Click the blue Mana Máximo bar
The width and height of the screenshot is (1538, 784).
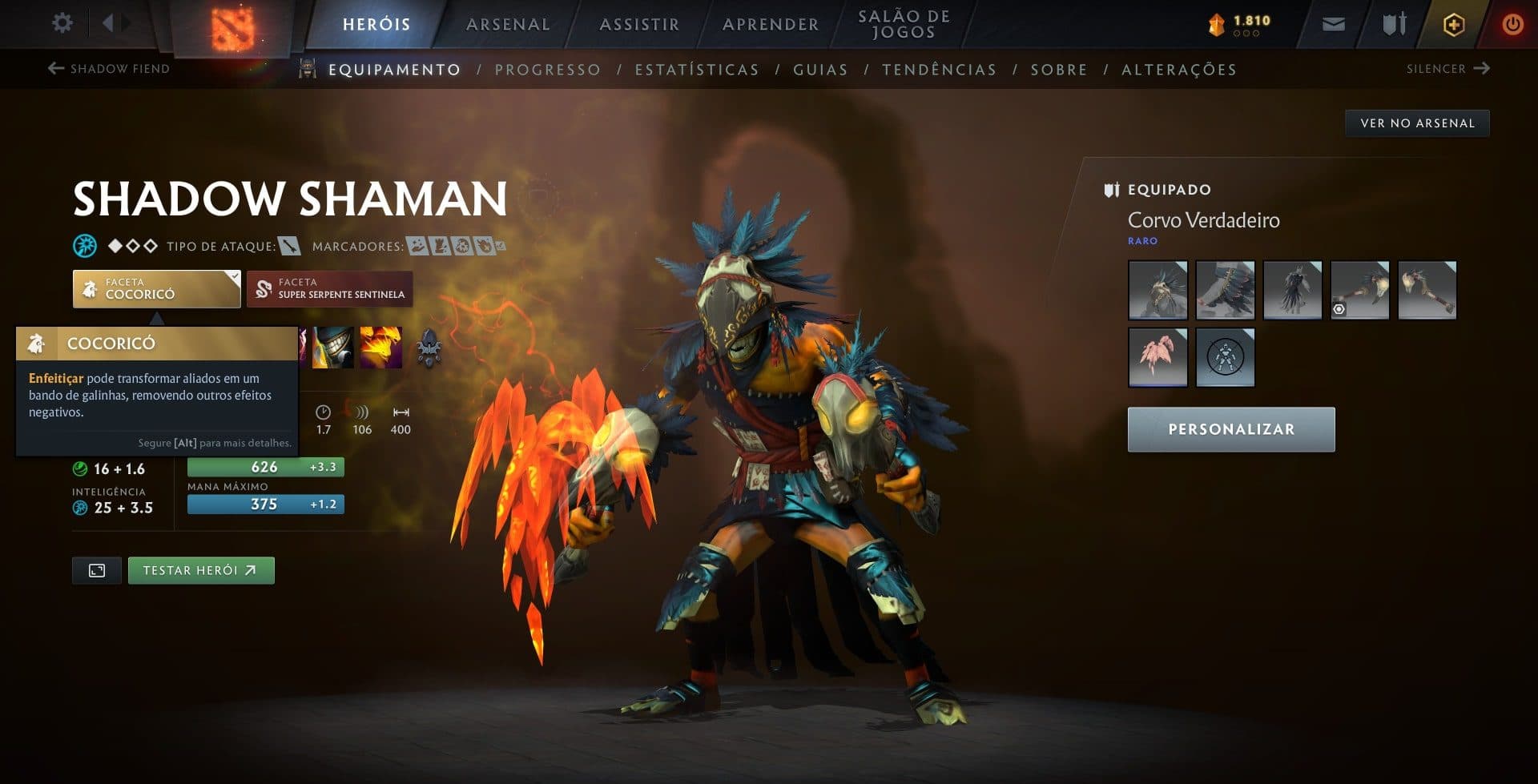coord(264,504)
